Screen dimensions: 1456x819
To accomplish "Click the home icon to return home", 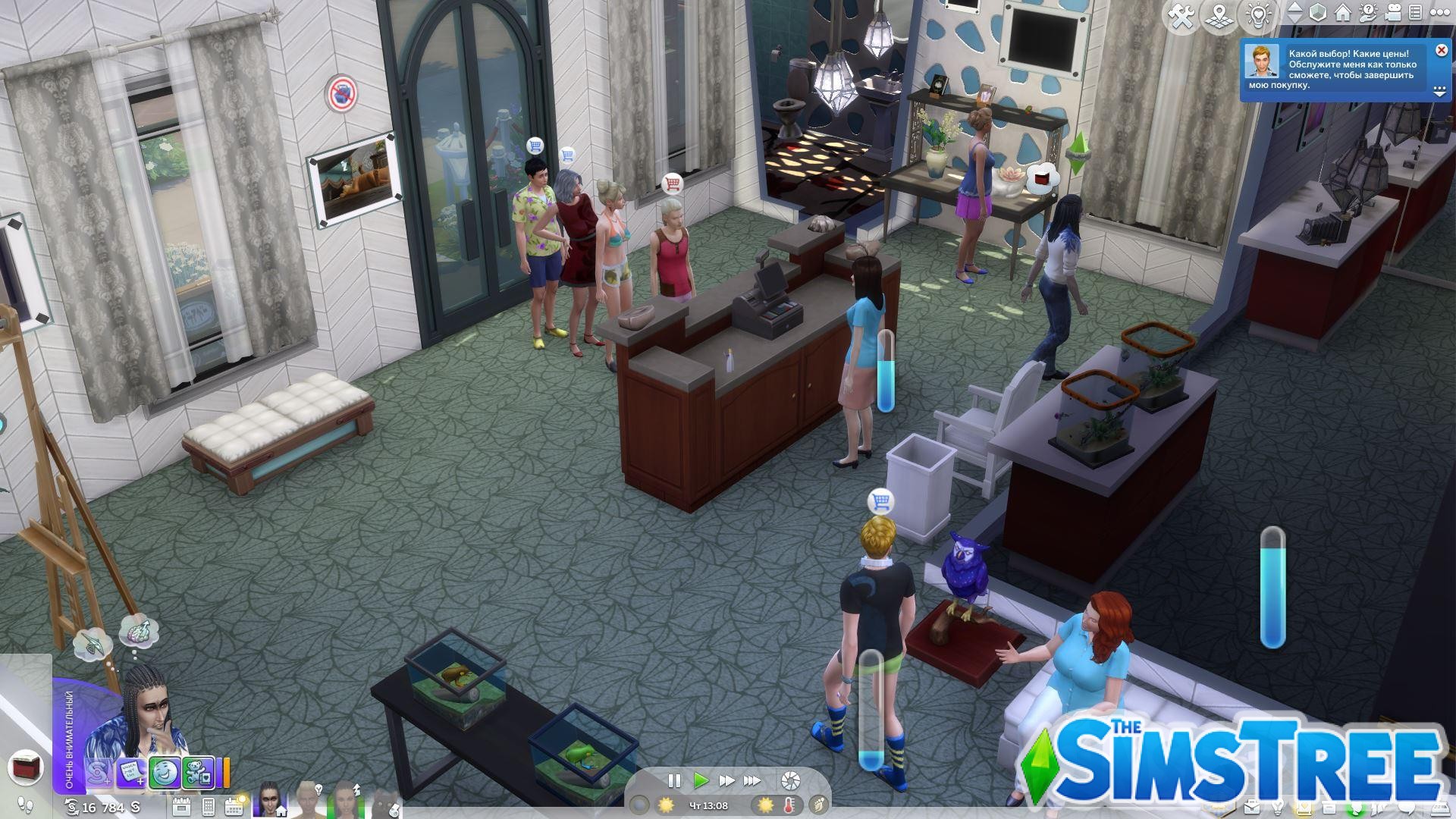I will [x=1341, y=13].
